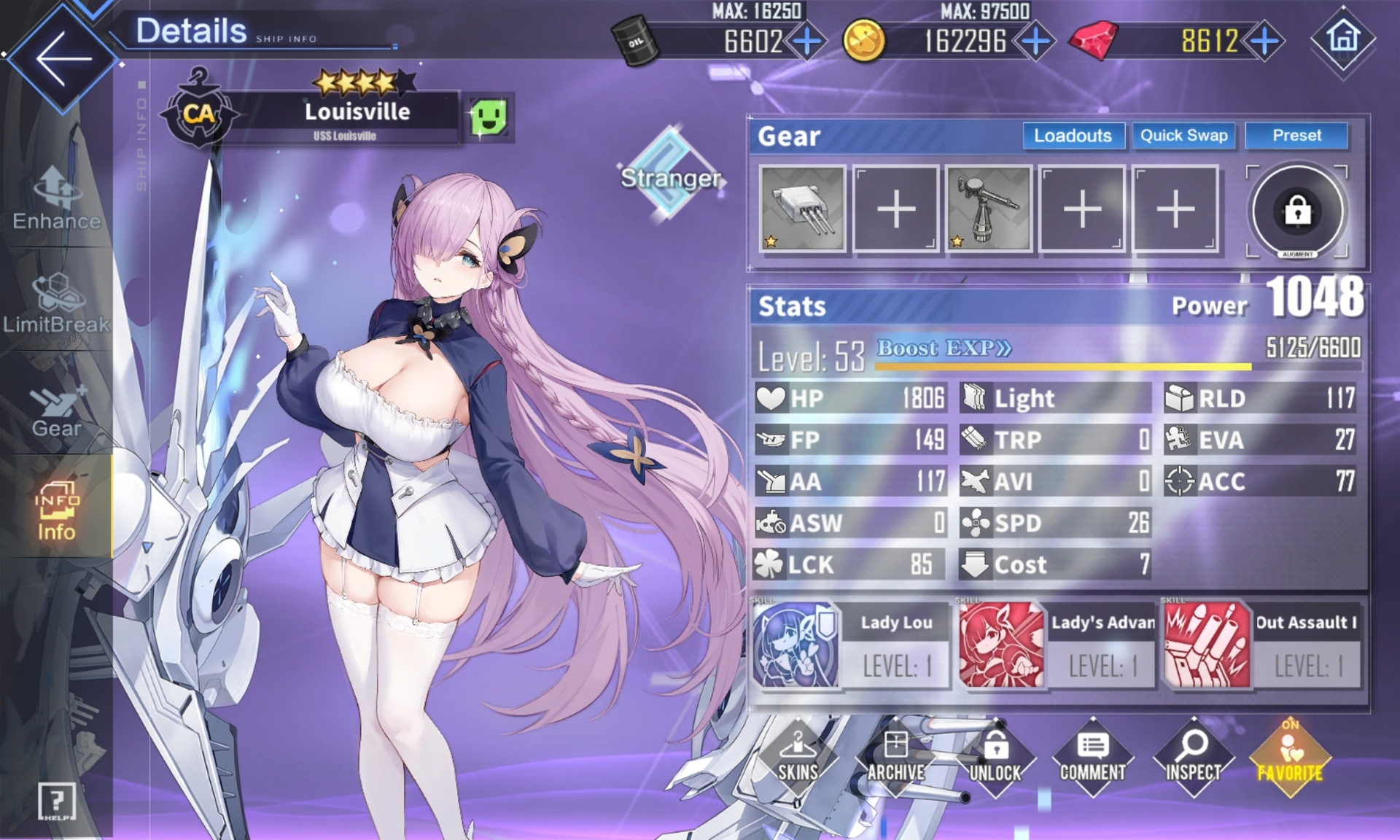1400x840 pixels.
Task: Select the equipped anti-air gun slot
Action: (988, 209)
